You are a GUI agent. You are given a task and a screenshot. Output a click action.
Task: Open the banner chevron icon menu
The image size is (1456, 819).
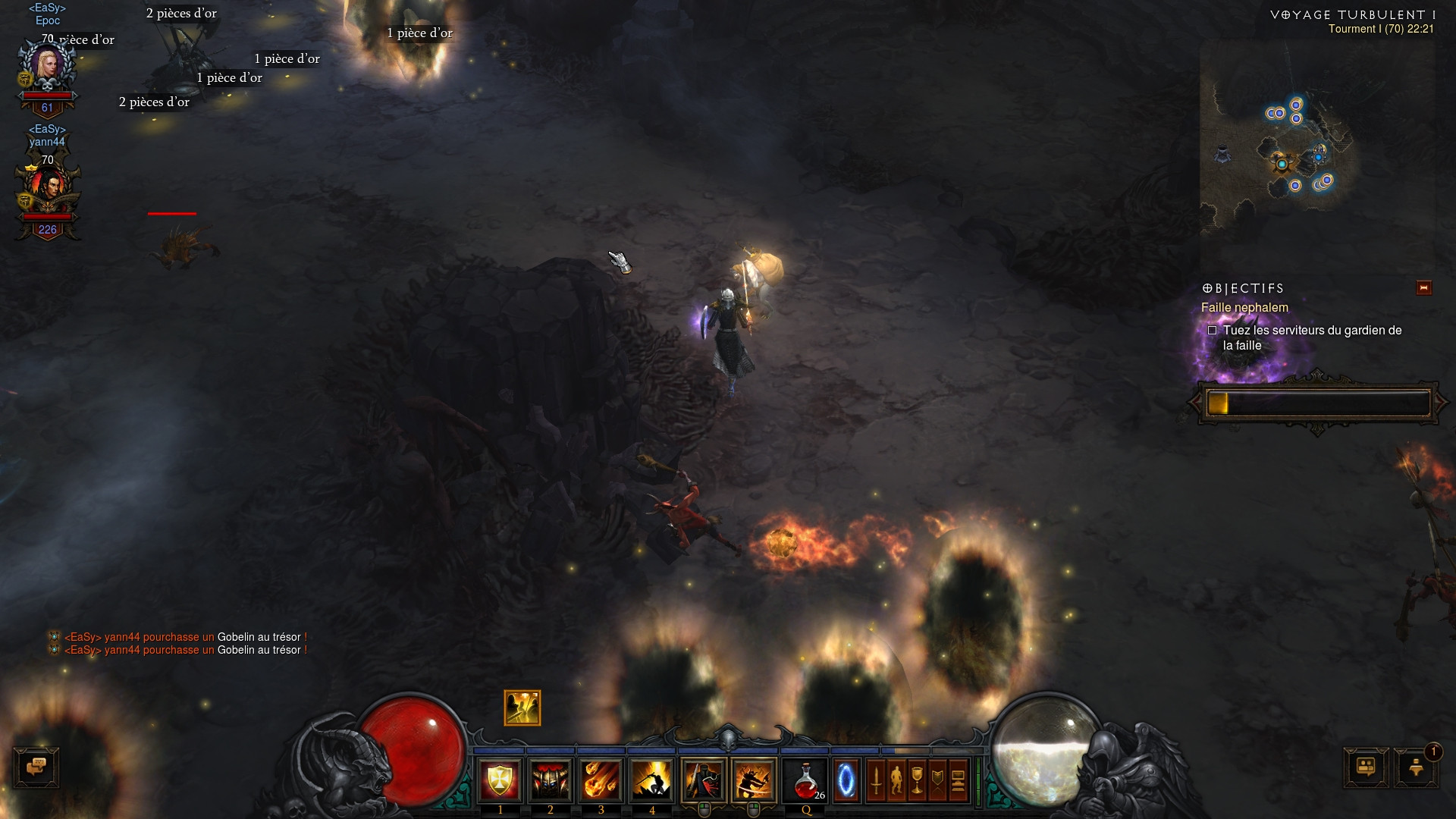937,780
